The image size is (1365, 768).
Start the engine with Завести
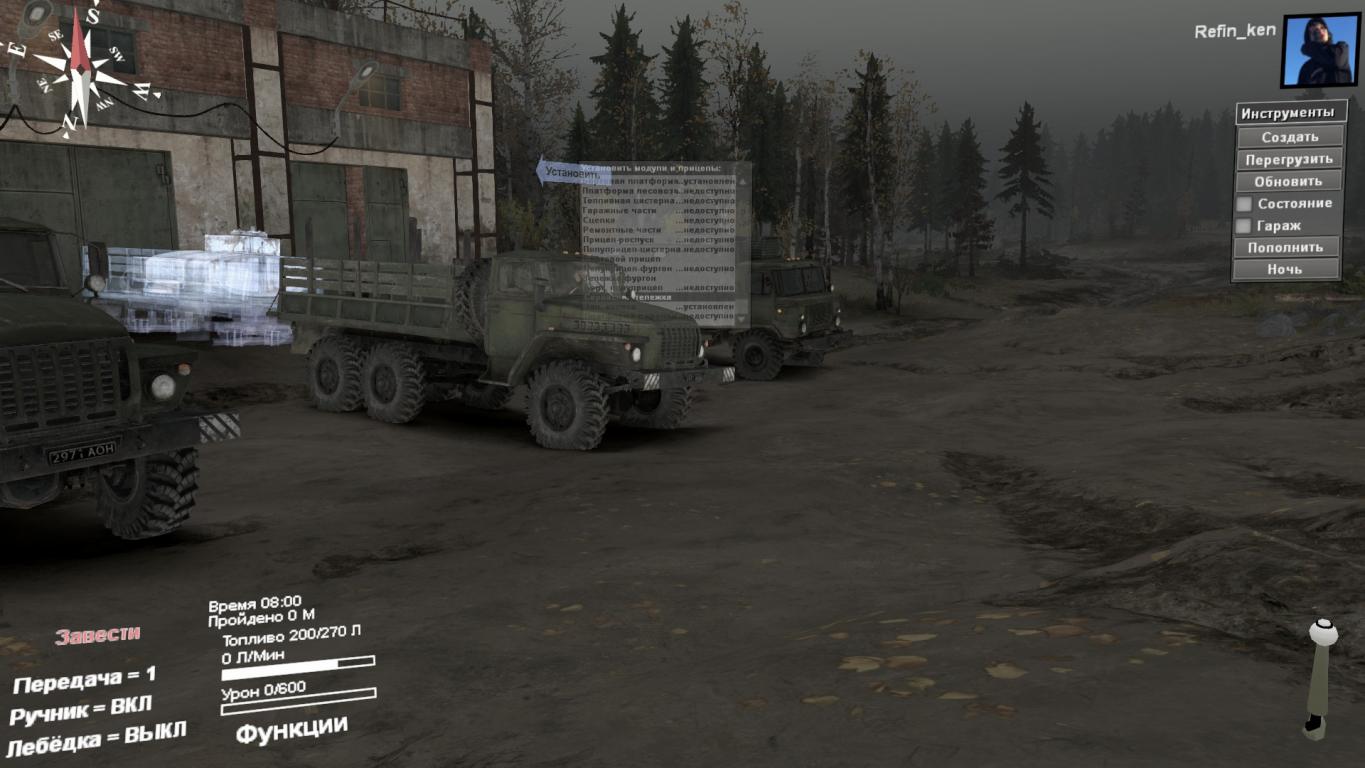click(98, 635)
